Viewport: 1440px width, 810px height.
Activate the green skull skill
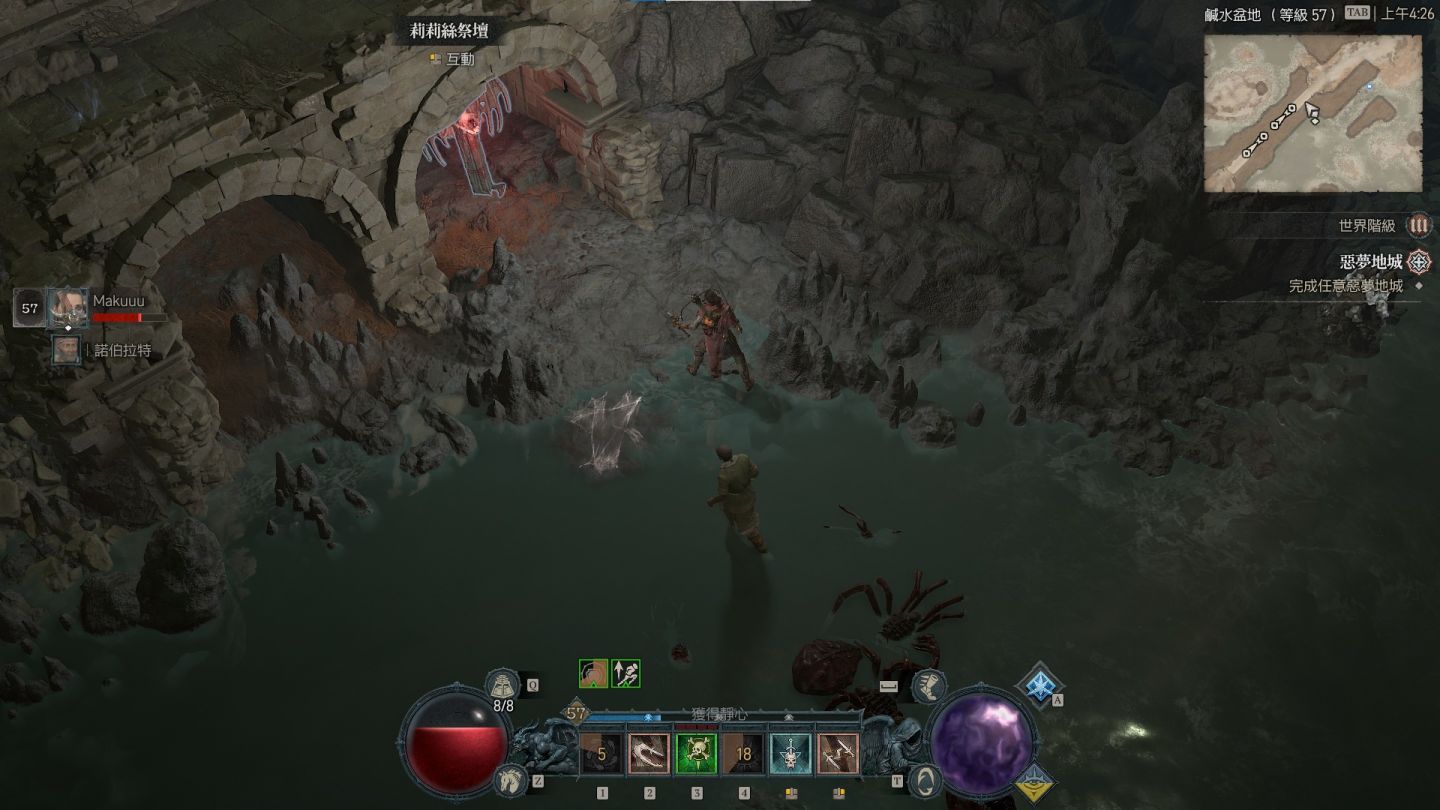coord(696,753)
